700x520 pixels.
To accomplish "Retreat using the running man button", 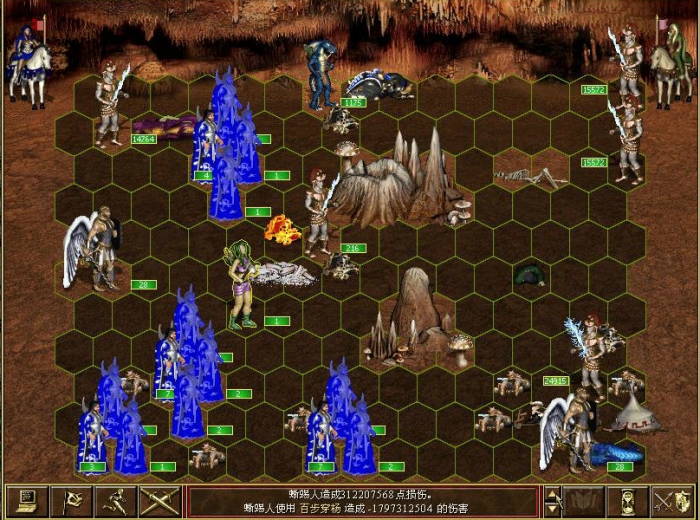I will click(115, 500).
